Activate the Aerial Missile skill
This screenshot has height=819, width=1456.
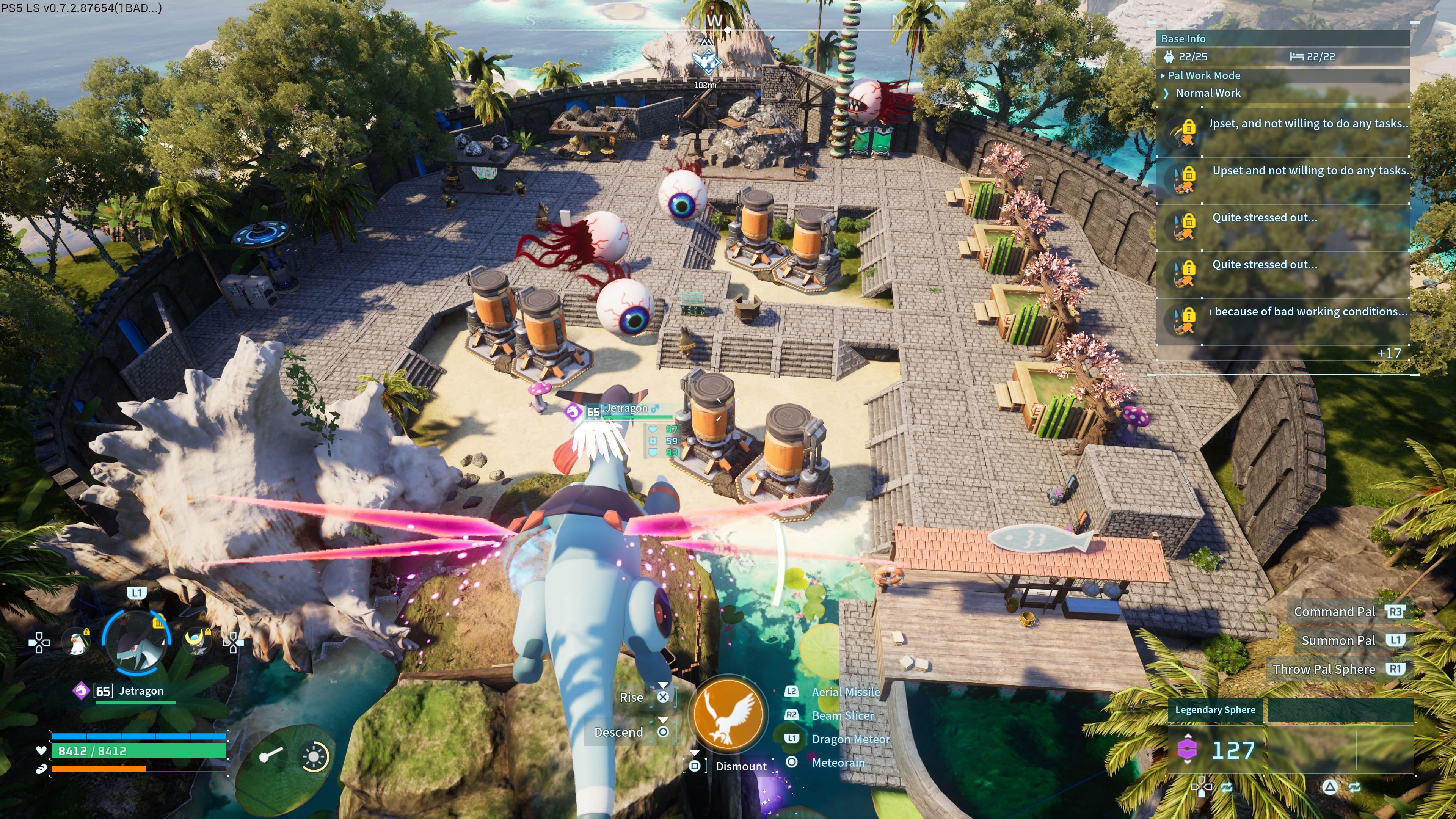[845, 692]
